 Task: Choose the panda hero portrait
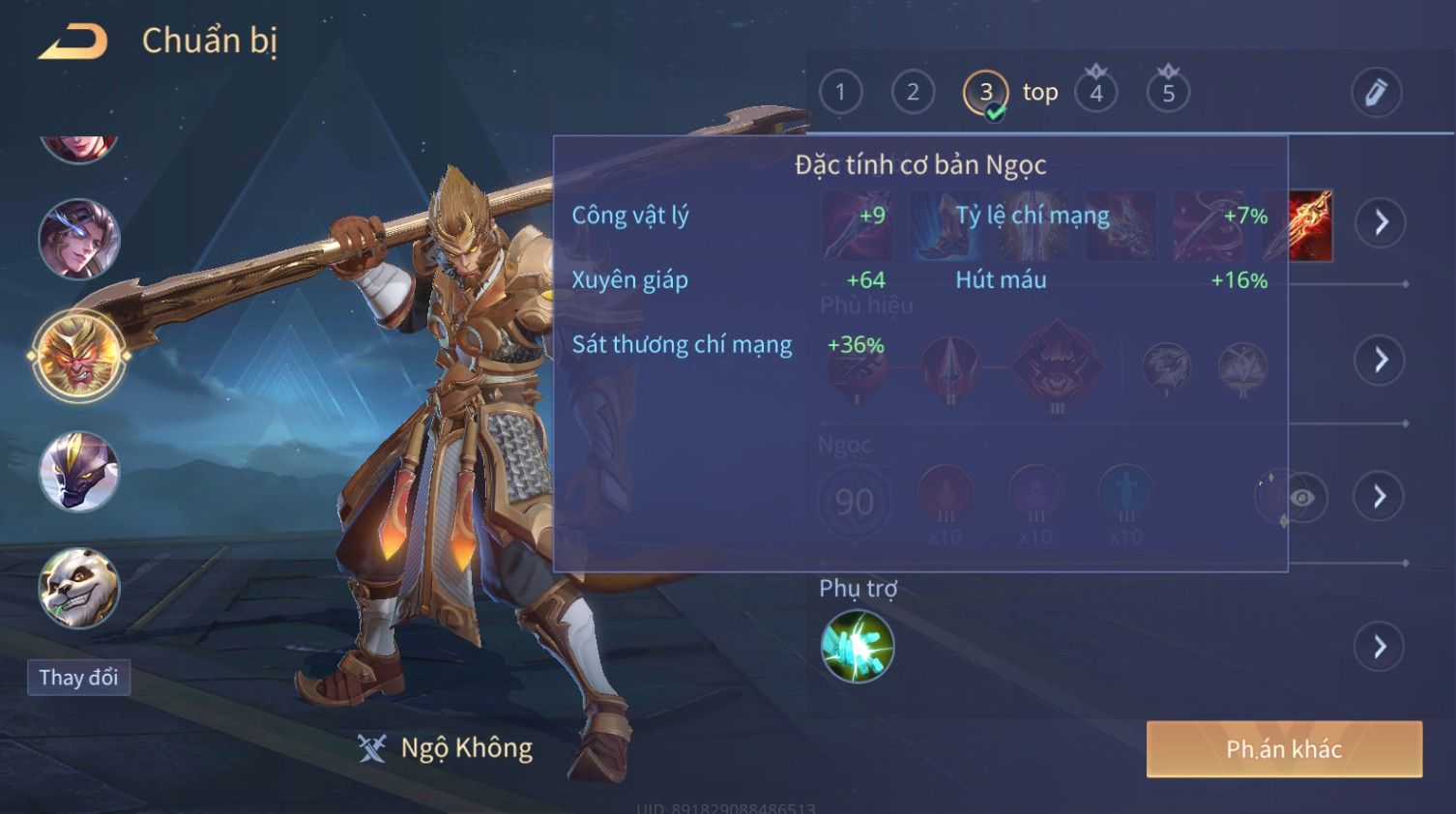pyautogui.click(x=79, y=588)
